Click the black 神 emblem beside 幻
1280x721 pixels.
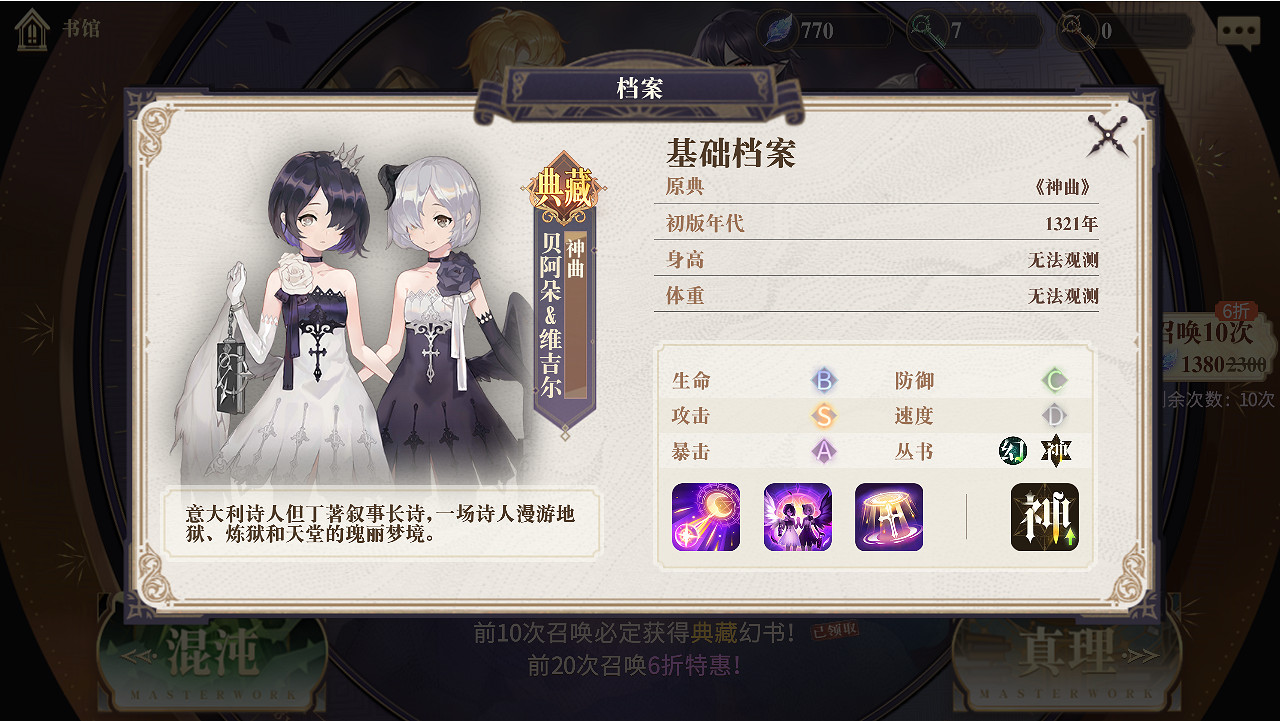pyautogui.click(x=1055, y=451)
